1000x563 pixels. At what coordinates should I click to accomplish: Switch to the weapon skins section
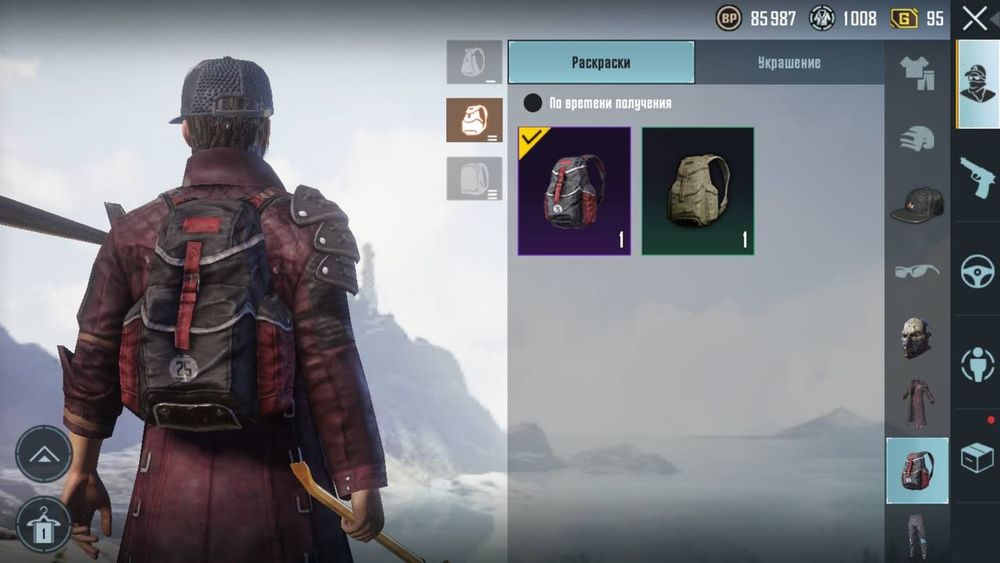coord(977,178)
